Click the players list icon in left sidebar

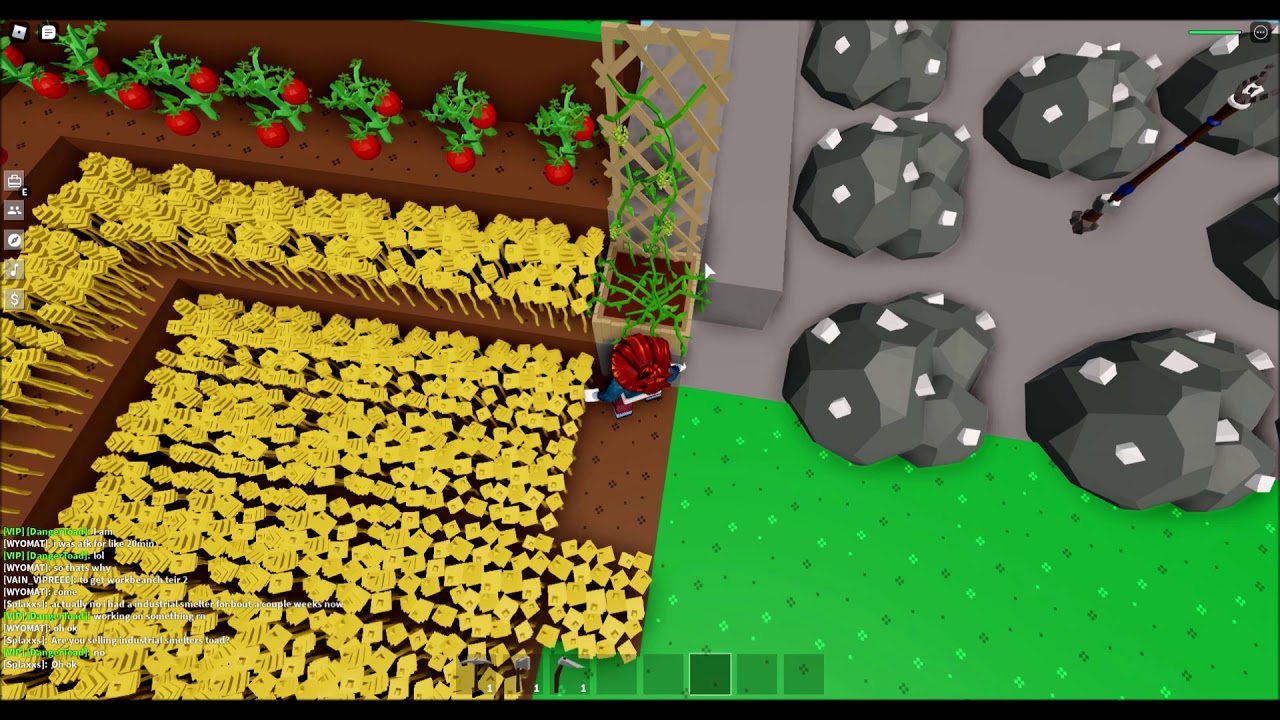[13, 211]
